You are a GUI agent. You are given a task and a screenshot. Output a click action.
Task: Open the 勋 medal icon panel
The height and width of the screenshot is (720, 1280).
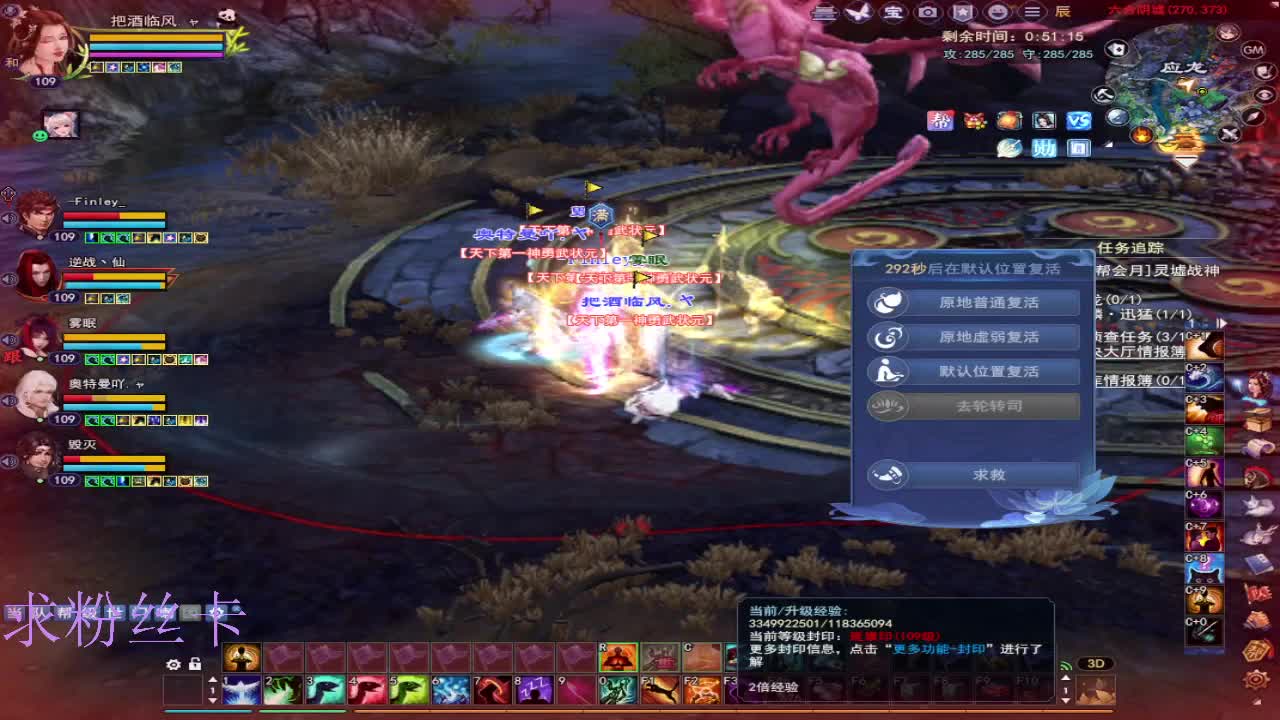point(1044,148)
